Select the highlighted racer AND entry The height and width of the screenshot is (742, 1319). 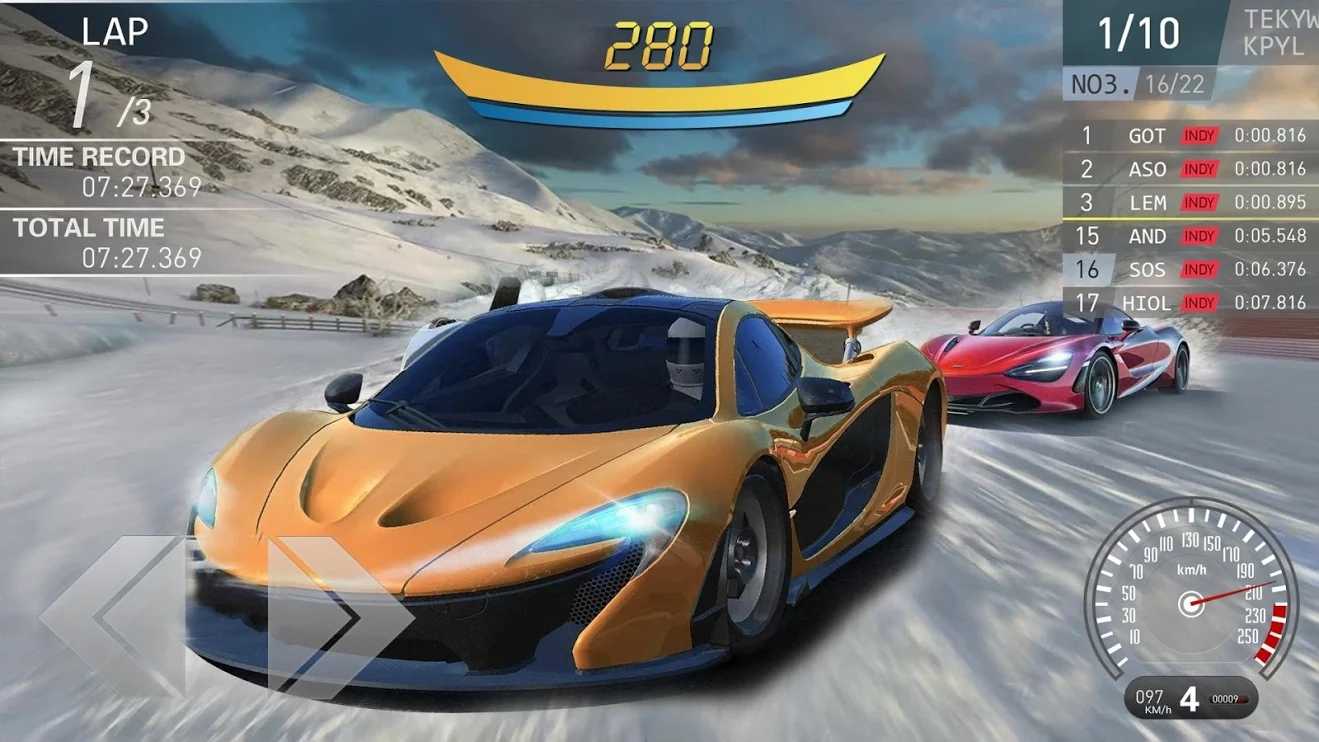[1190, 236]
